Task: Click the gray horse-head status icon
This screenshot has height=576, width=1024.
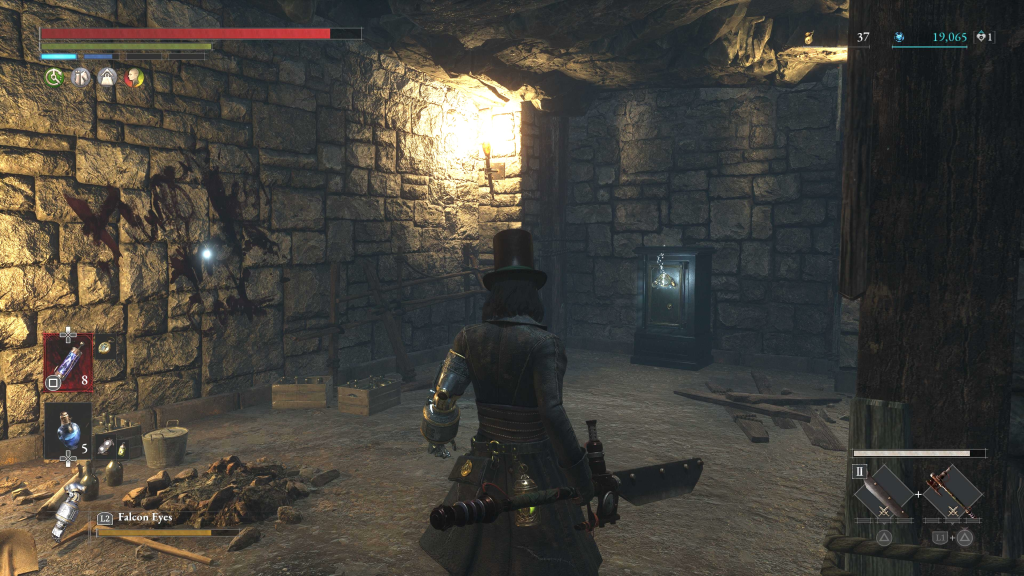Action: (x=80, y=77)
